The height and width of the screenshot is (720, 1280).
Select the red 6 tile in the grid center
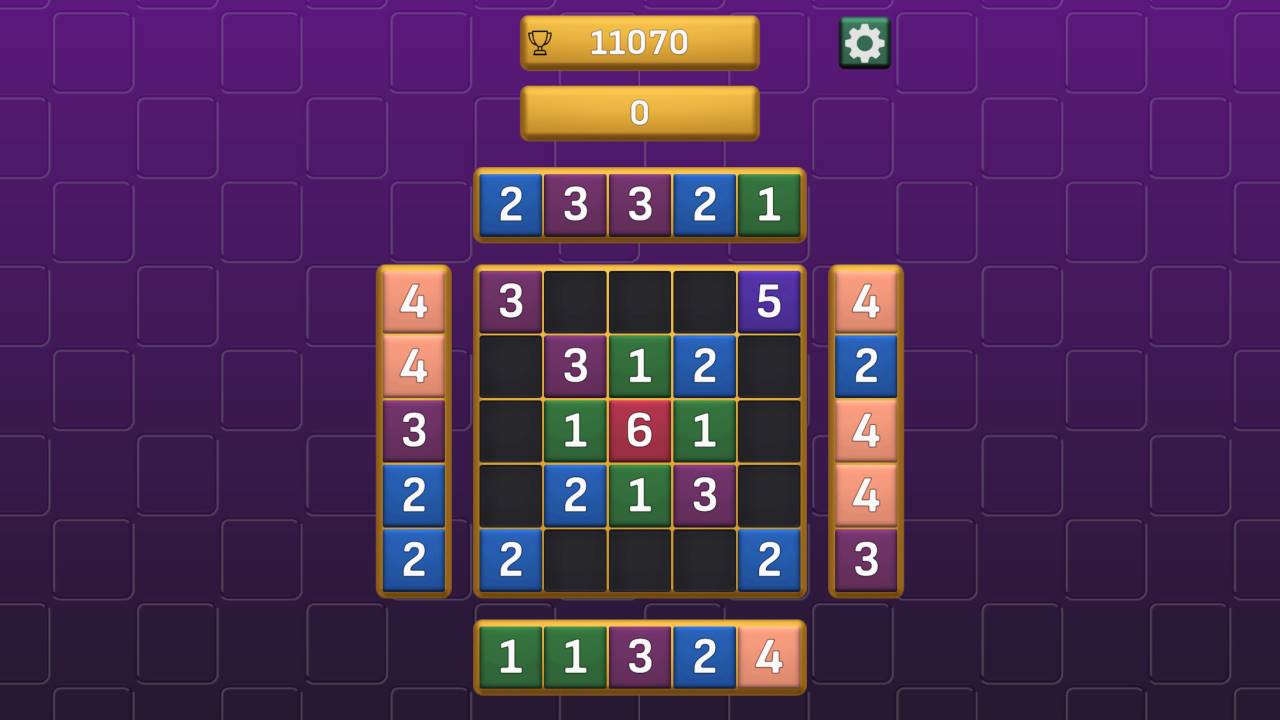[x=640, y=431]
